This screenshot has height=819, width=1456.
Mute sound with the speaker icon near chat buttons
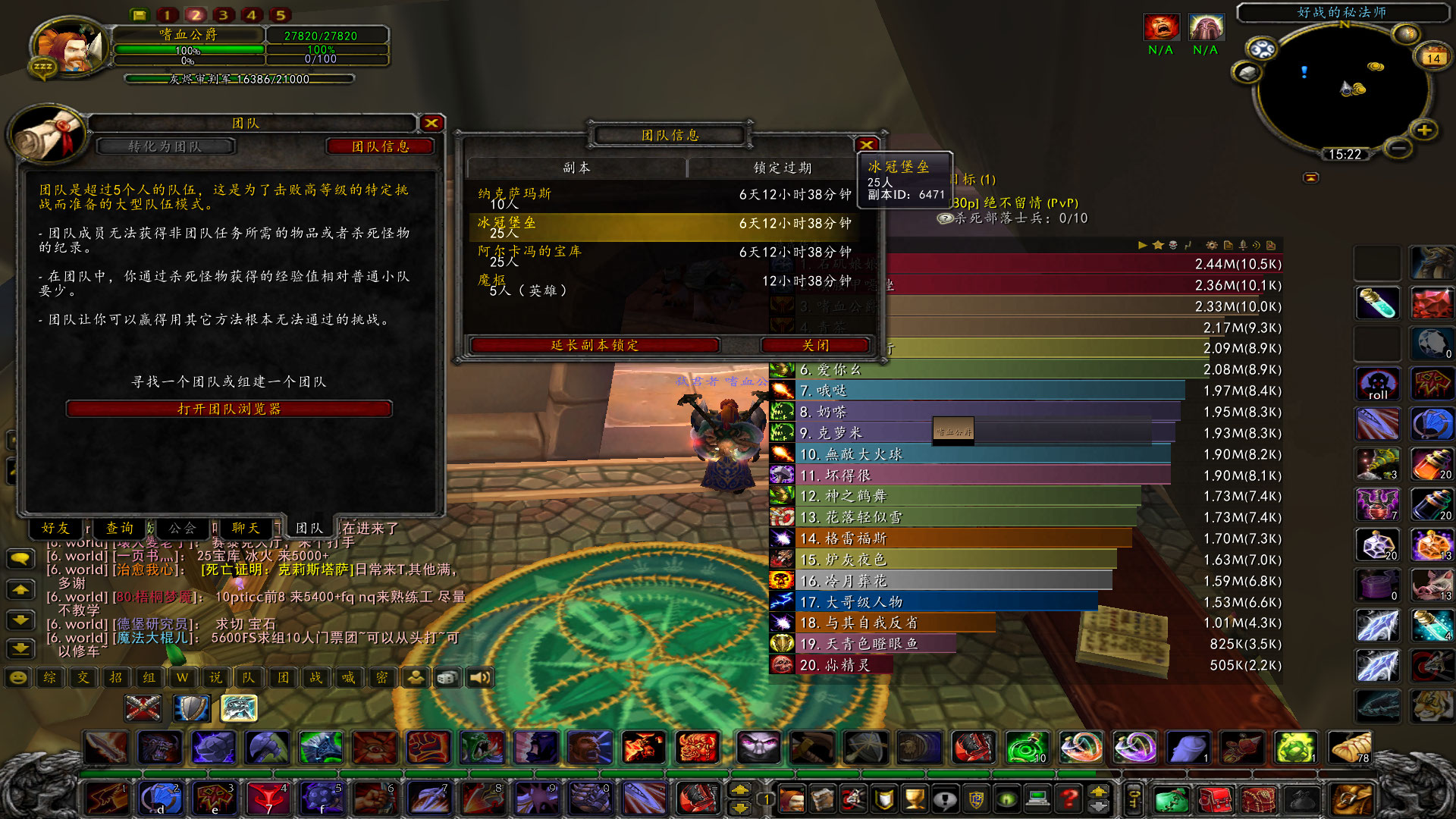pyautogui.click(x=479, y=677)
